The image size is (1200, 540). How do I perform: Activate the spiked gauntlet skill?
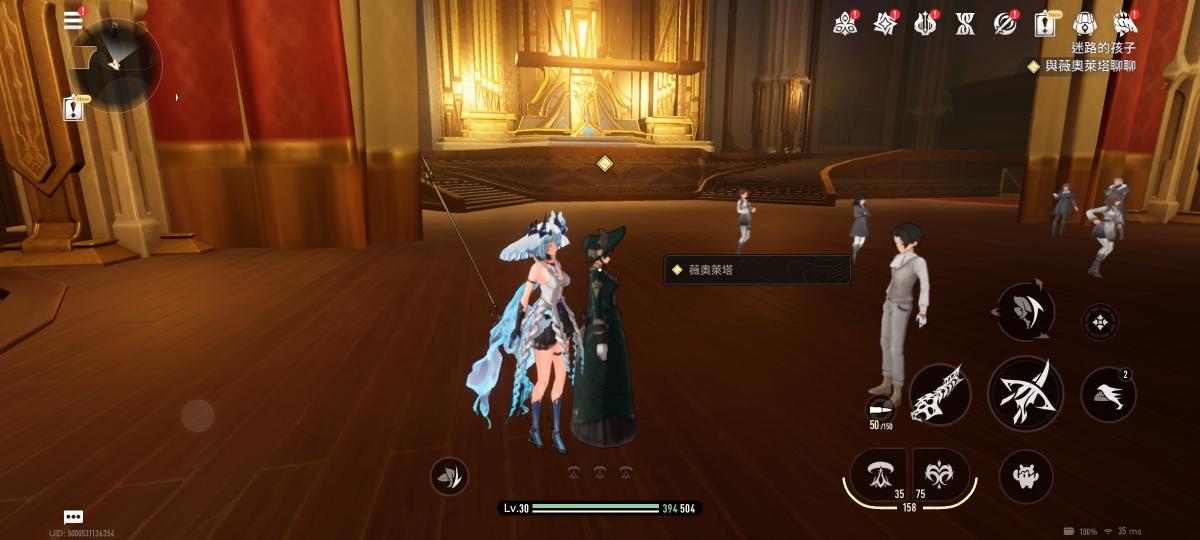pyautogui.click(x=941, y=393)
